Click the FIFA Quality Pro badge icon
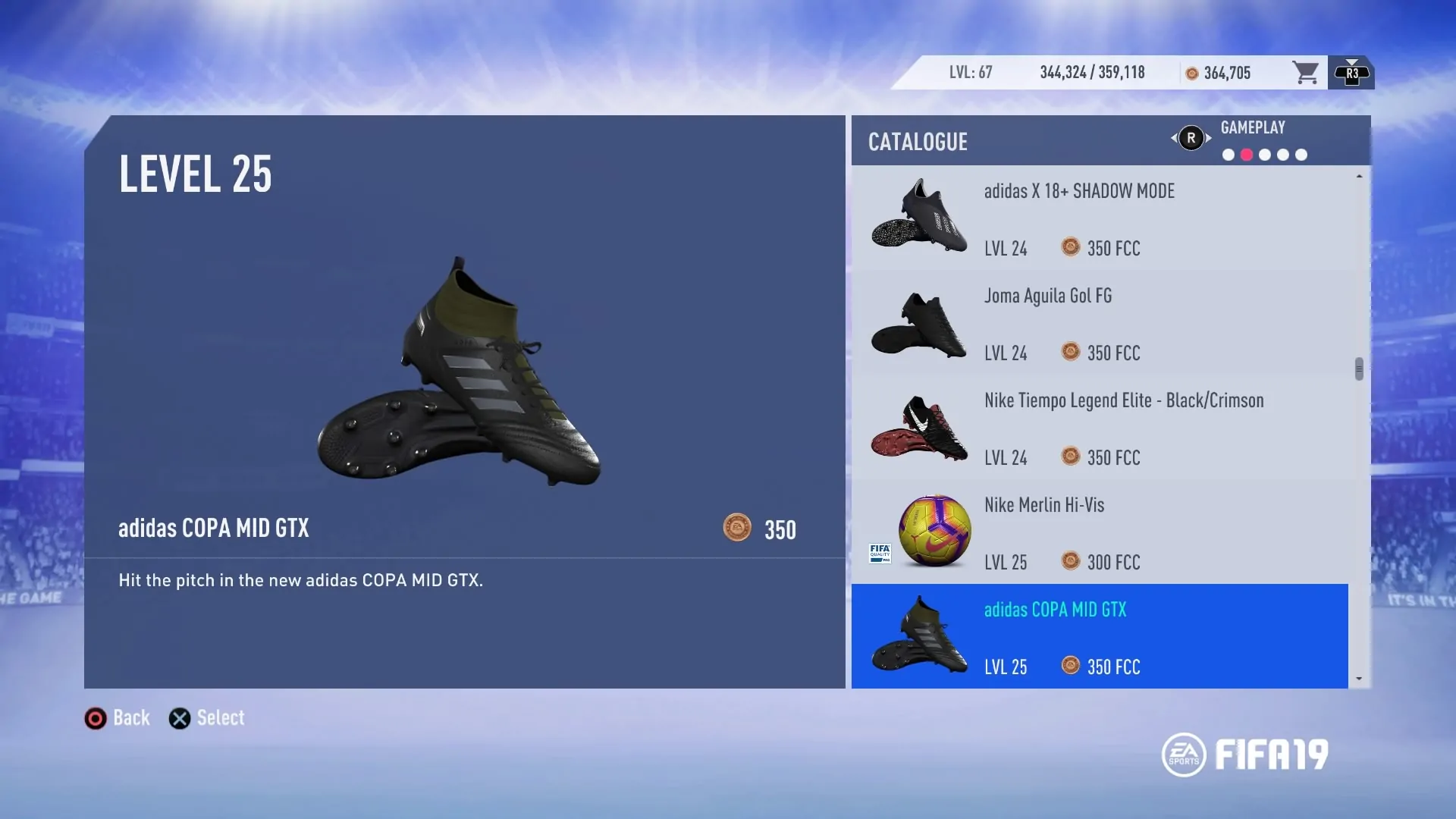 click(880, 554)
